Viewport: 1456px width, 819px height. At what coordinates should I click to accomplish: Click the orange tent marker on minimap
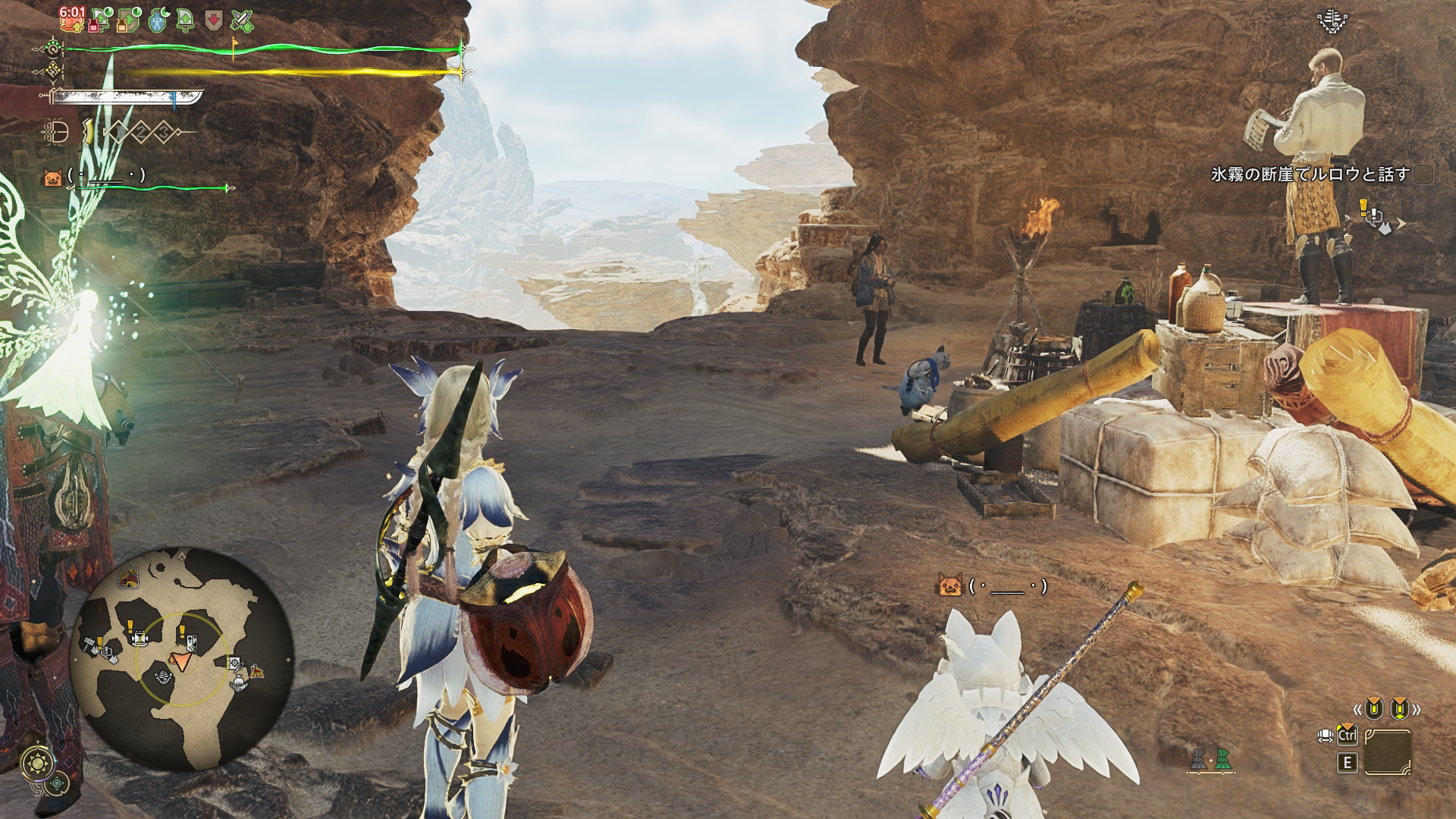click(x=257, y=671)
